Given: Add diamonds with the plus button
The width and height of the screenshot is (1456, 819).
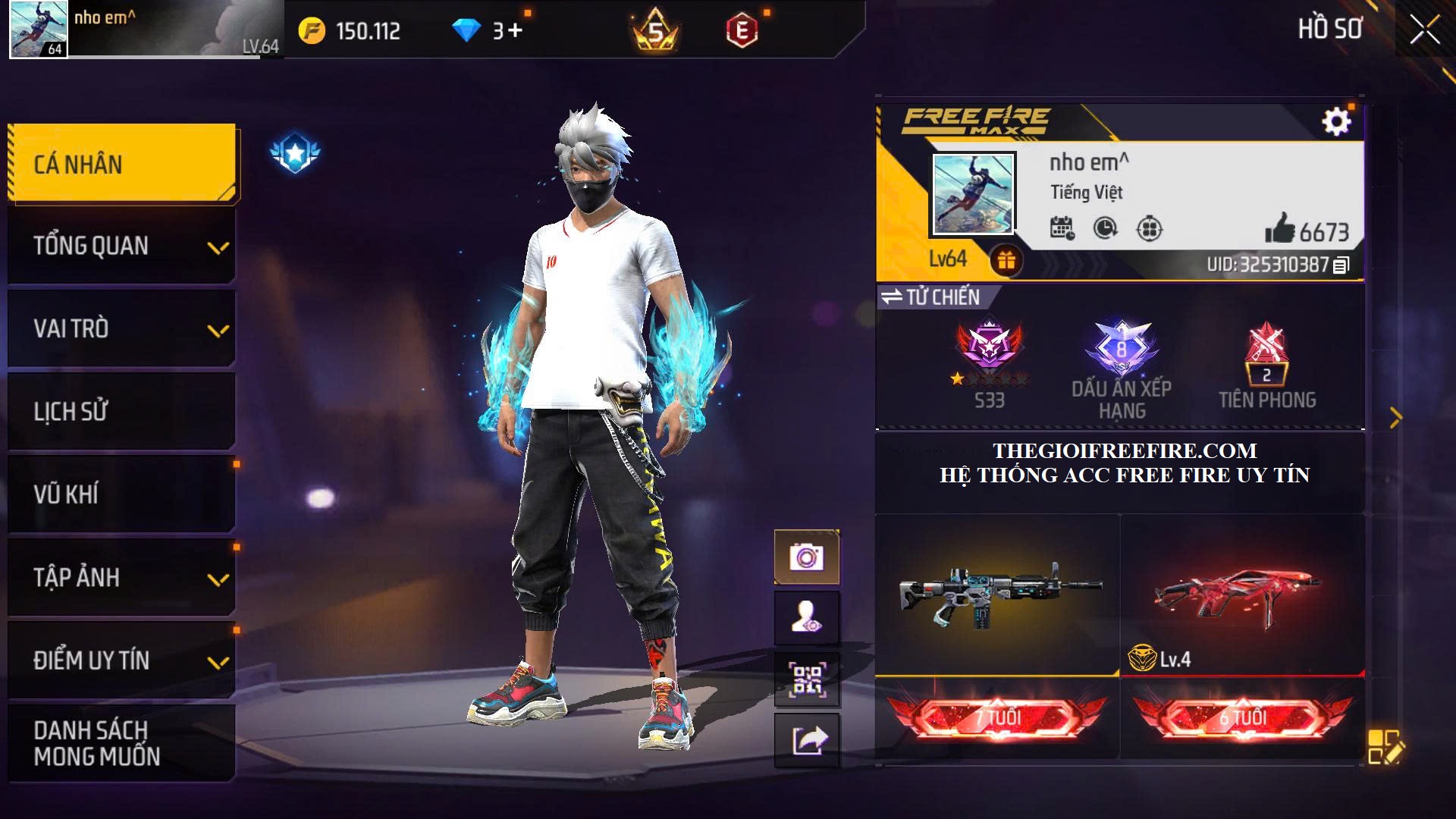Looking at the screenshot, I should point(516,30).
